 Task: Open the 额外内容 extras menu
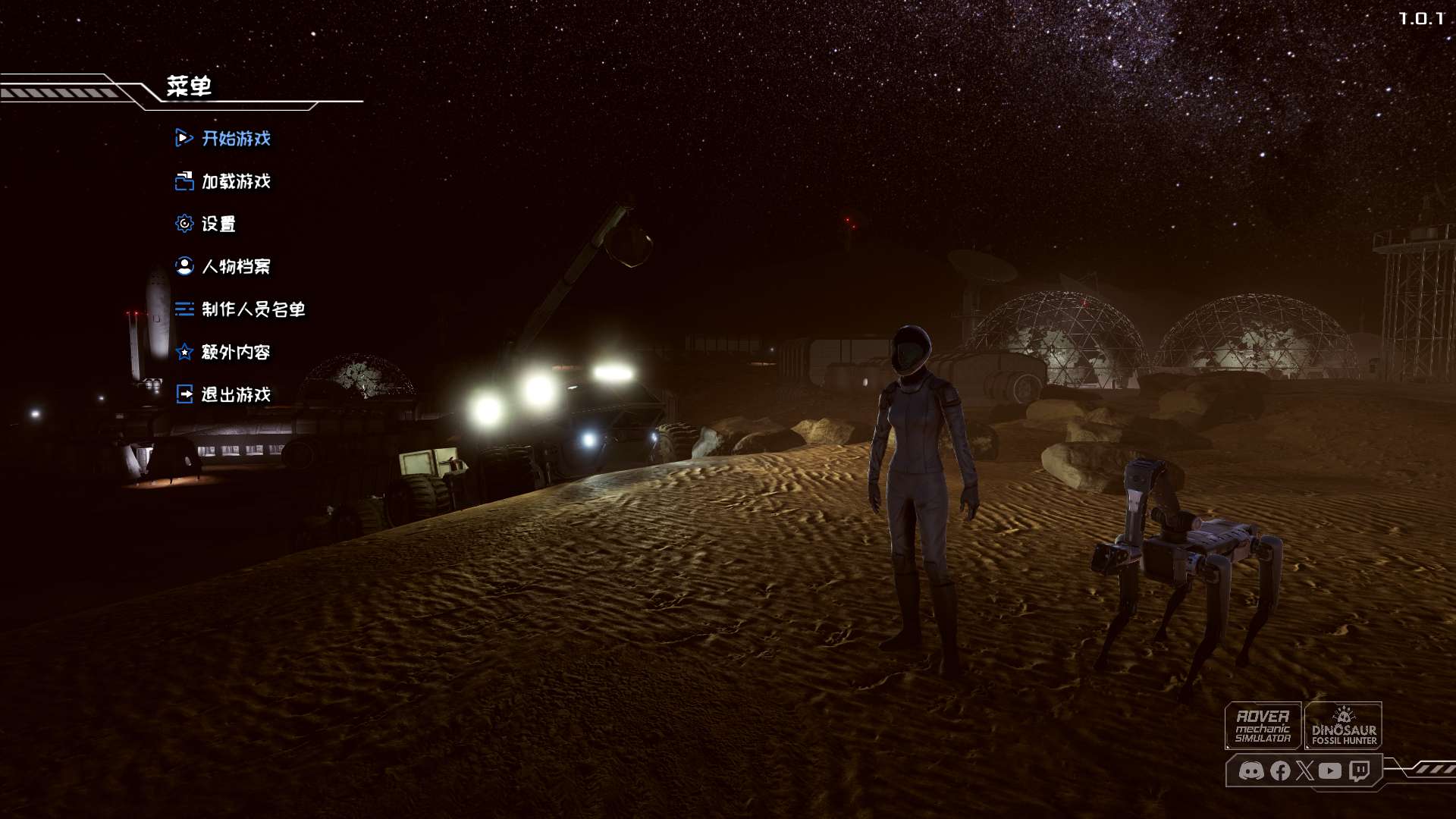click(235, 352)
